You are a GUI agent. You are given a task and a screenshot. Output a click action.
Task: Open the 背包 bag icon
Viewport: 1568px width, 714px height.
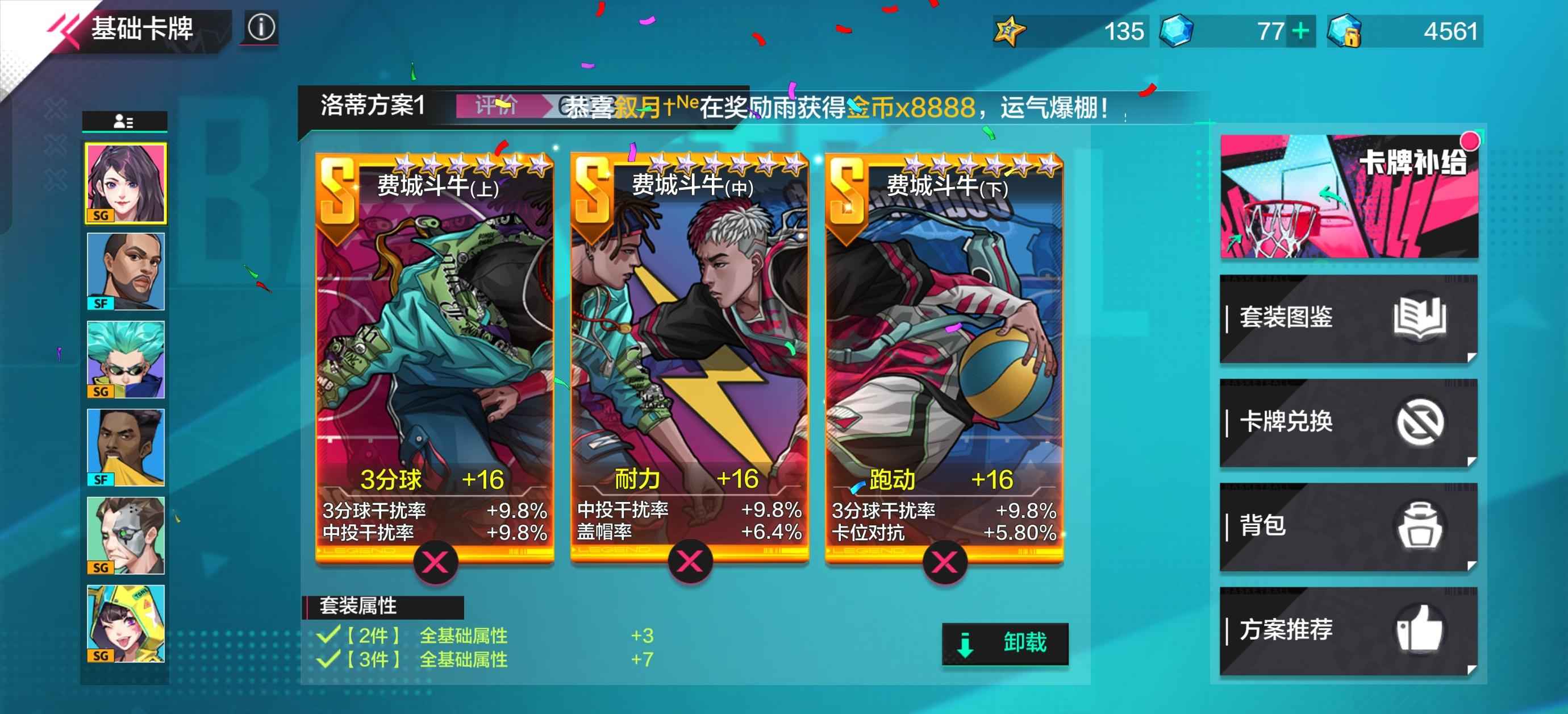click(x=1421, y=526)
